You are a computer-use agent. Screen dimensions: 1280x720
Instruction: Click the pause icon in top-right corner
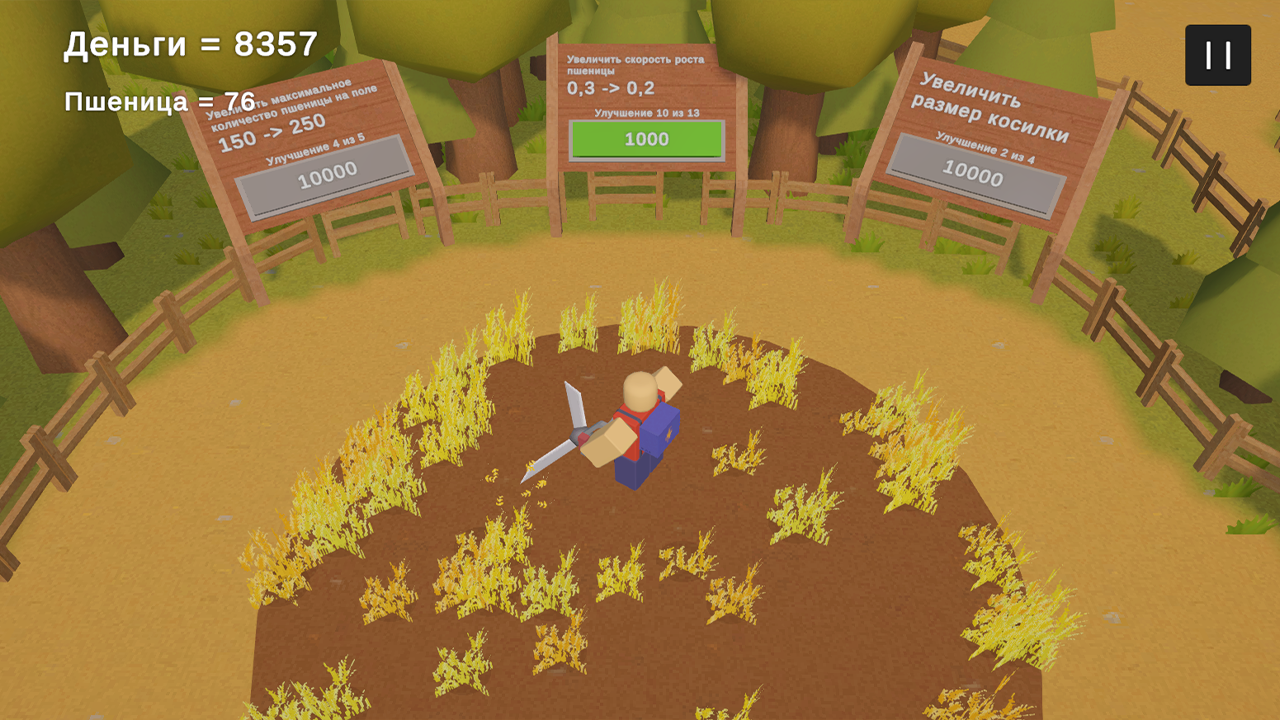coord(1217,55)
